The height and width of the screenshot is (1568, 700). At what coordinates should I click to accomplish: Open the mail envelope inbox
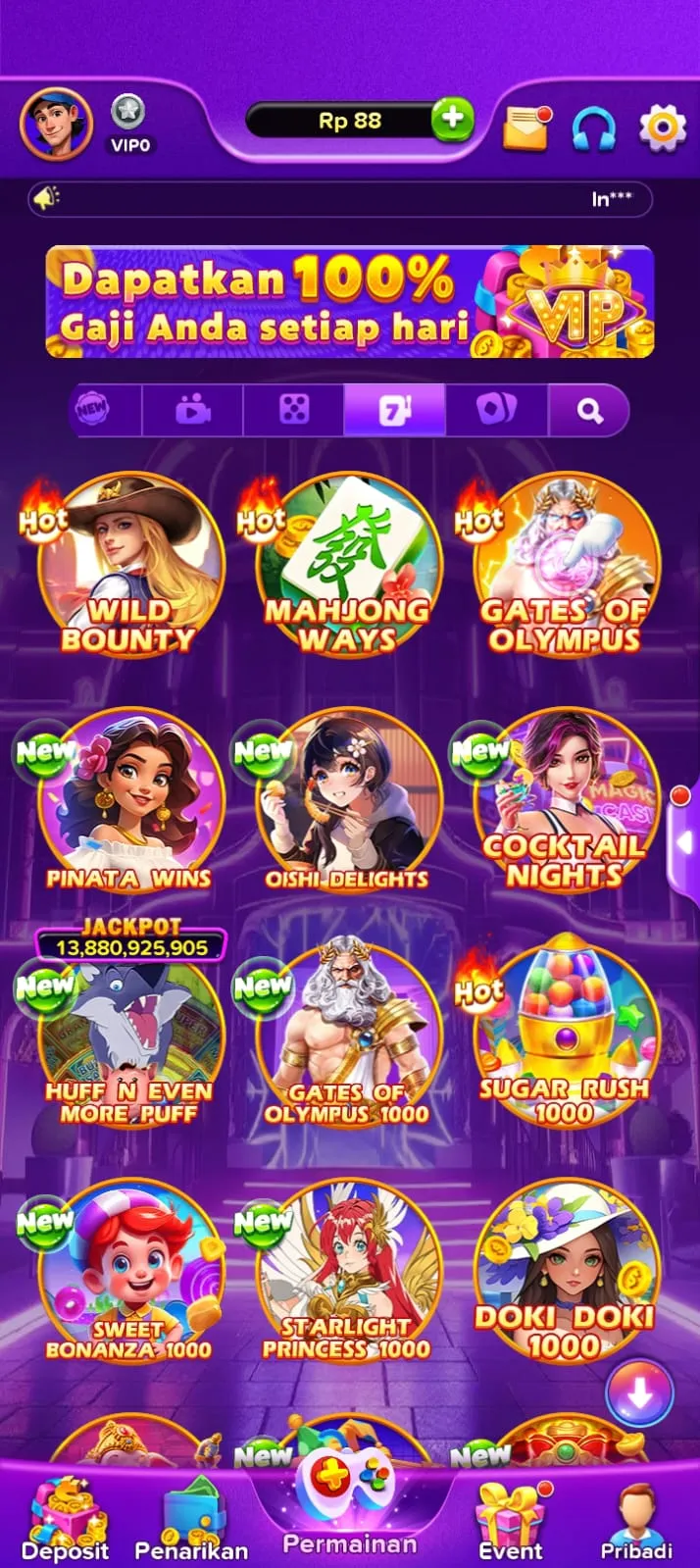click(526, 127)
